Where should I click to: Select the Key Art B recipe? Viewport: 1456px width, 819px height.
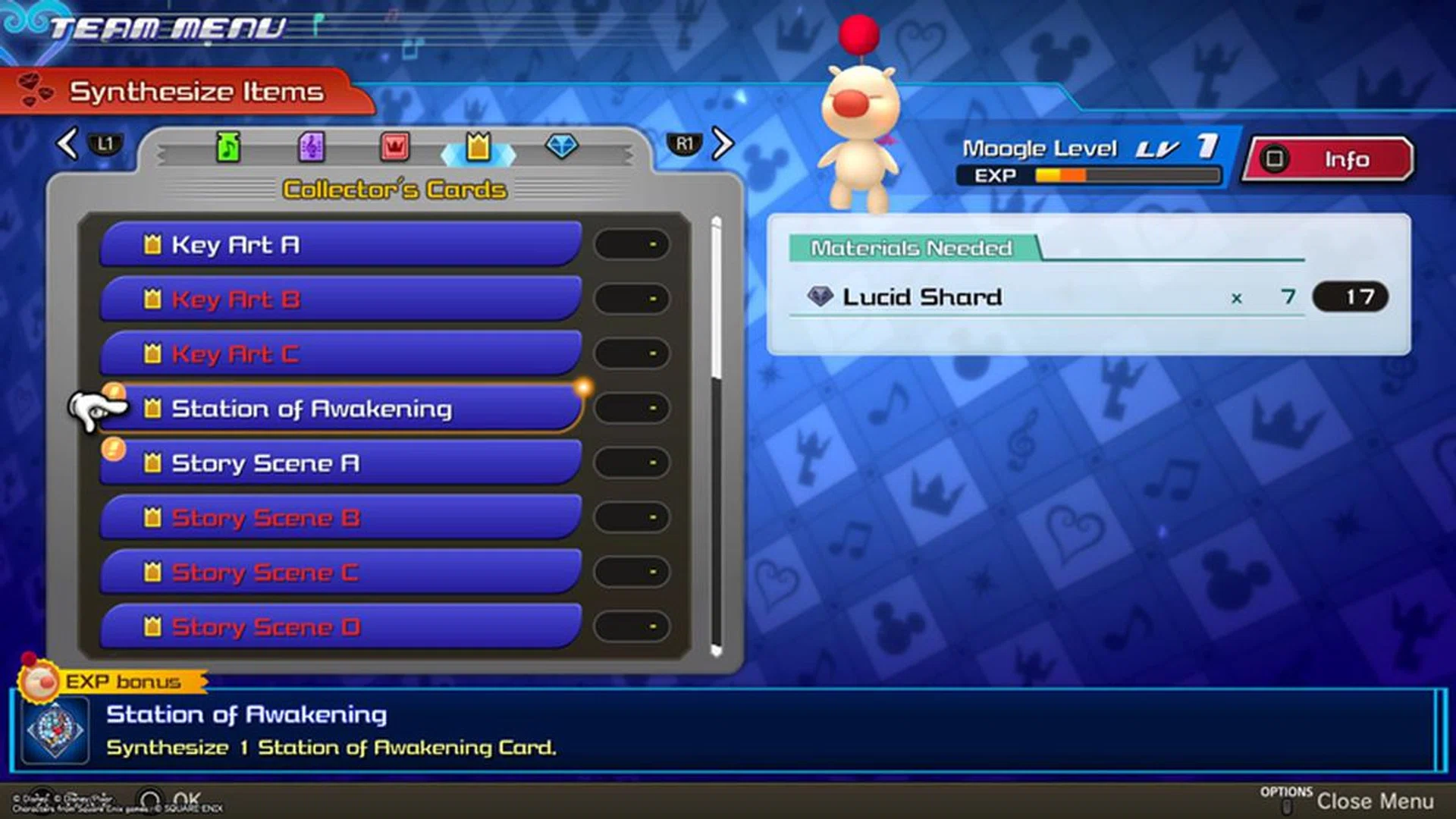(339, 299)
